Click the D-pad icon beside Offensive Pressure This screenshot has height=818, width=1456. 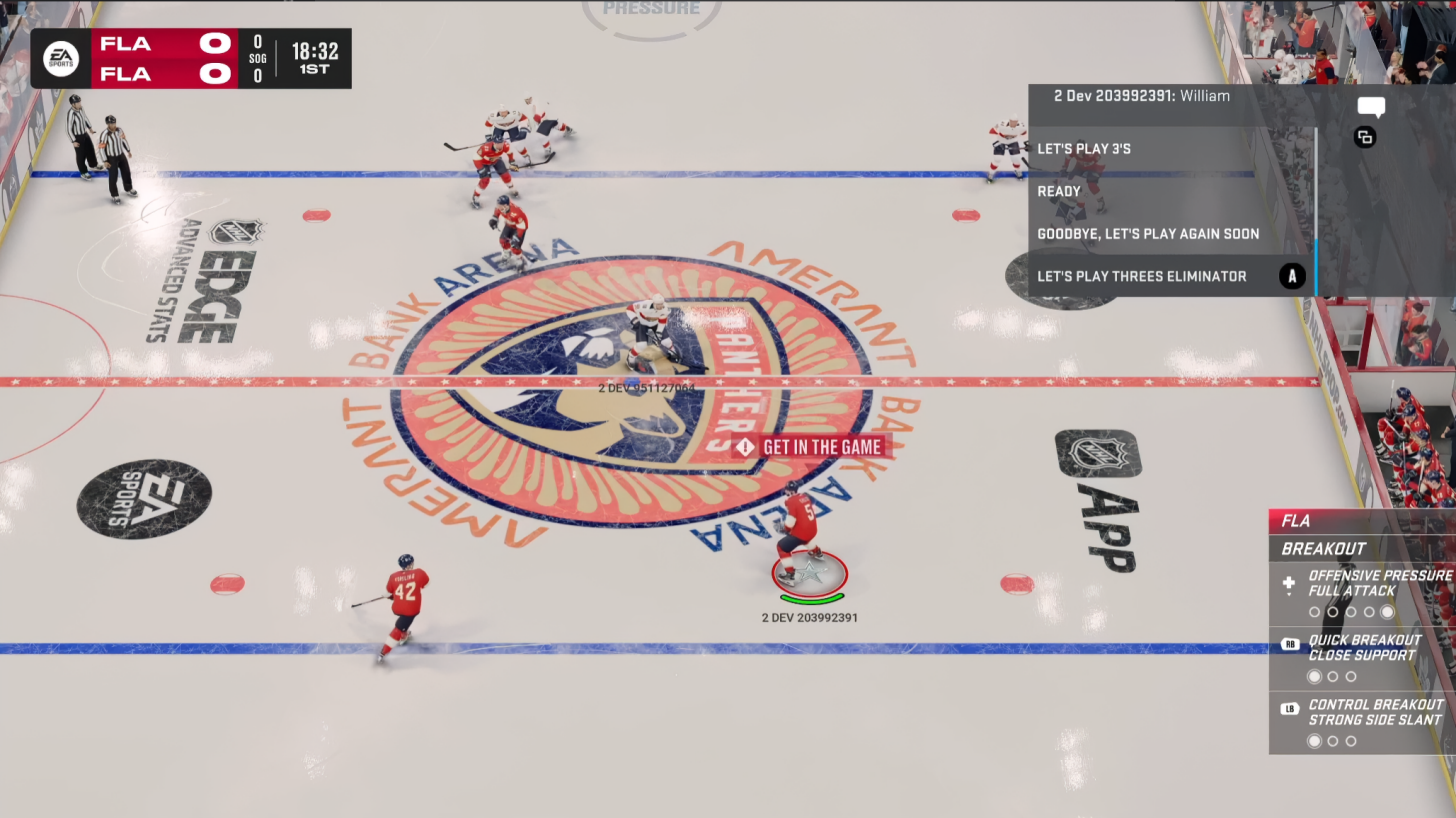coord(1290,584)
